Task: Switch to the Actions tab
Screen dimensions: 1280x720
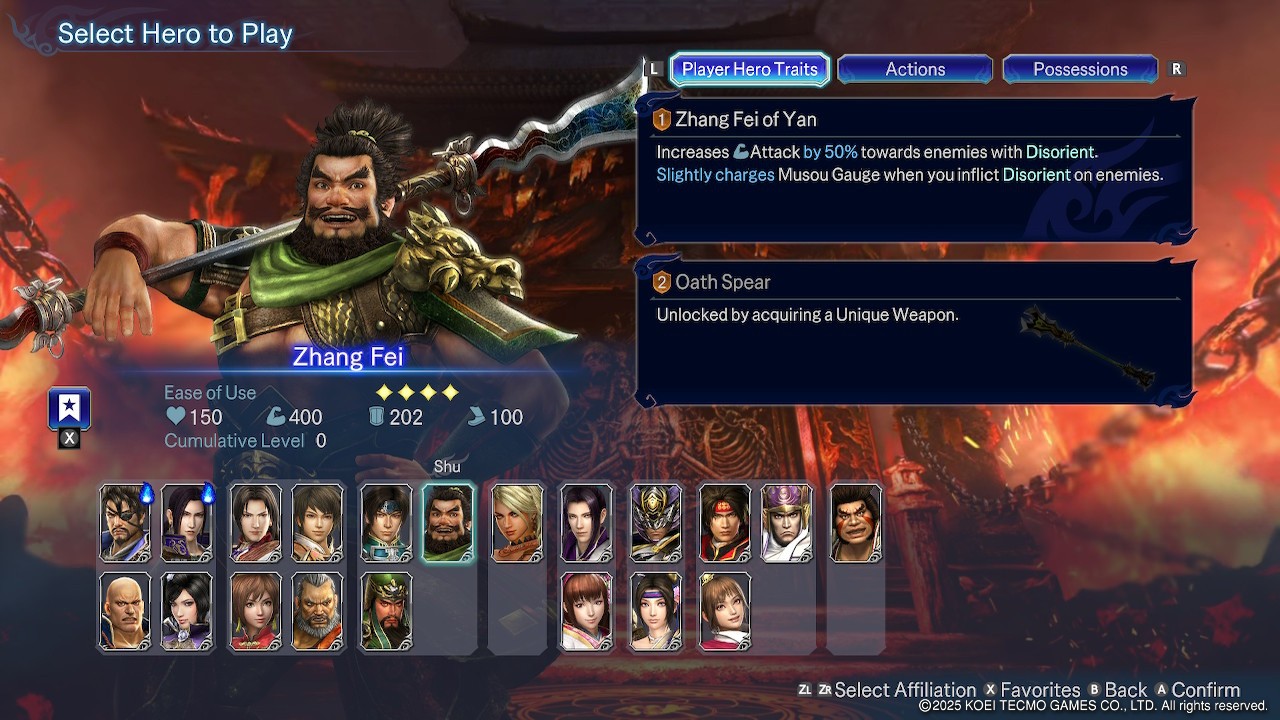Action: click(915, 69)
